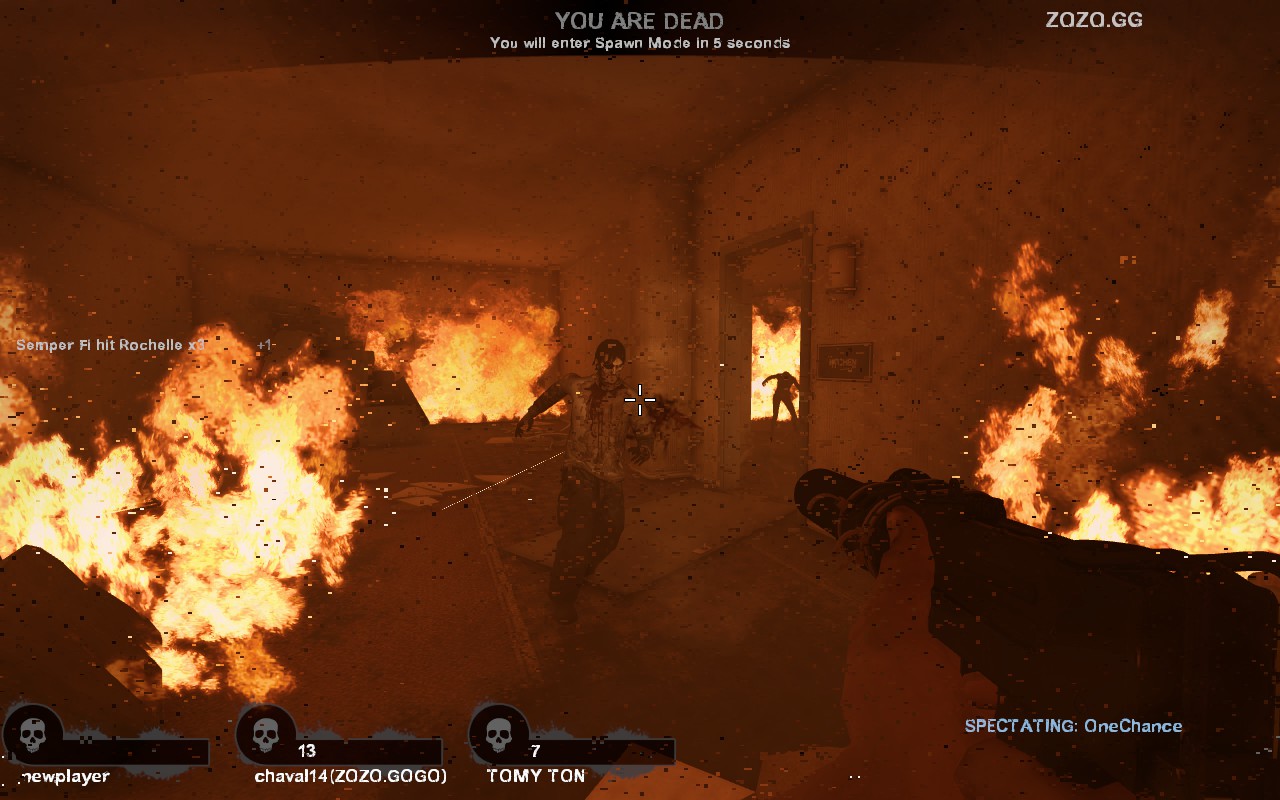Viewport: 1280px width, 800px height.
Task: Click chaval14(ZOZO.GOGO) skull portrait
Action: (266, 735)
